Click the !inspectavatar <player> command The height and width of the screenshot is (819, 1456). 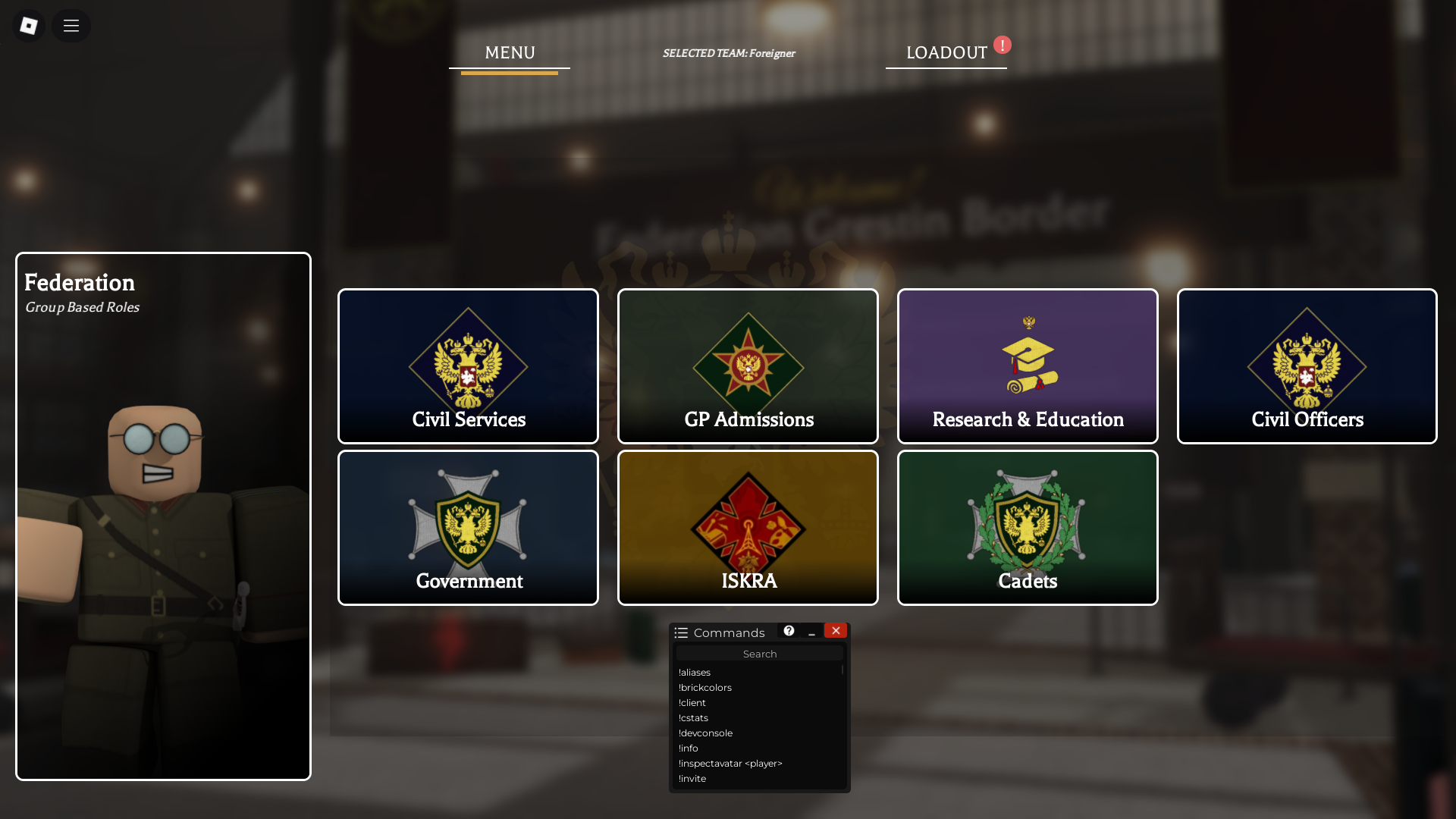(730, 764)
